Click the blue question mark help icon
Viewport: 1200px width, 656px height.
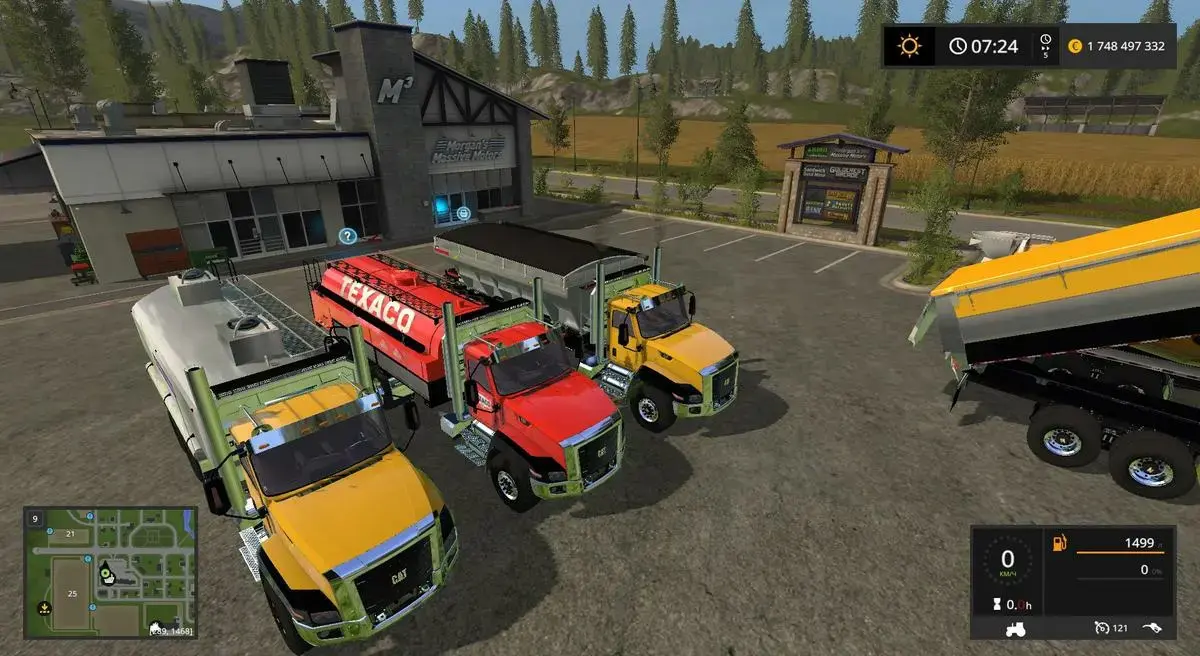(x=347, y=236)
